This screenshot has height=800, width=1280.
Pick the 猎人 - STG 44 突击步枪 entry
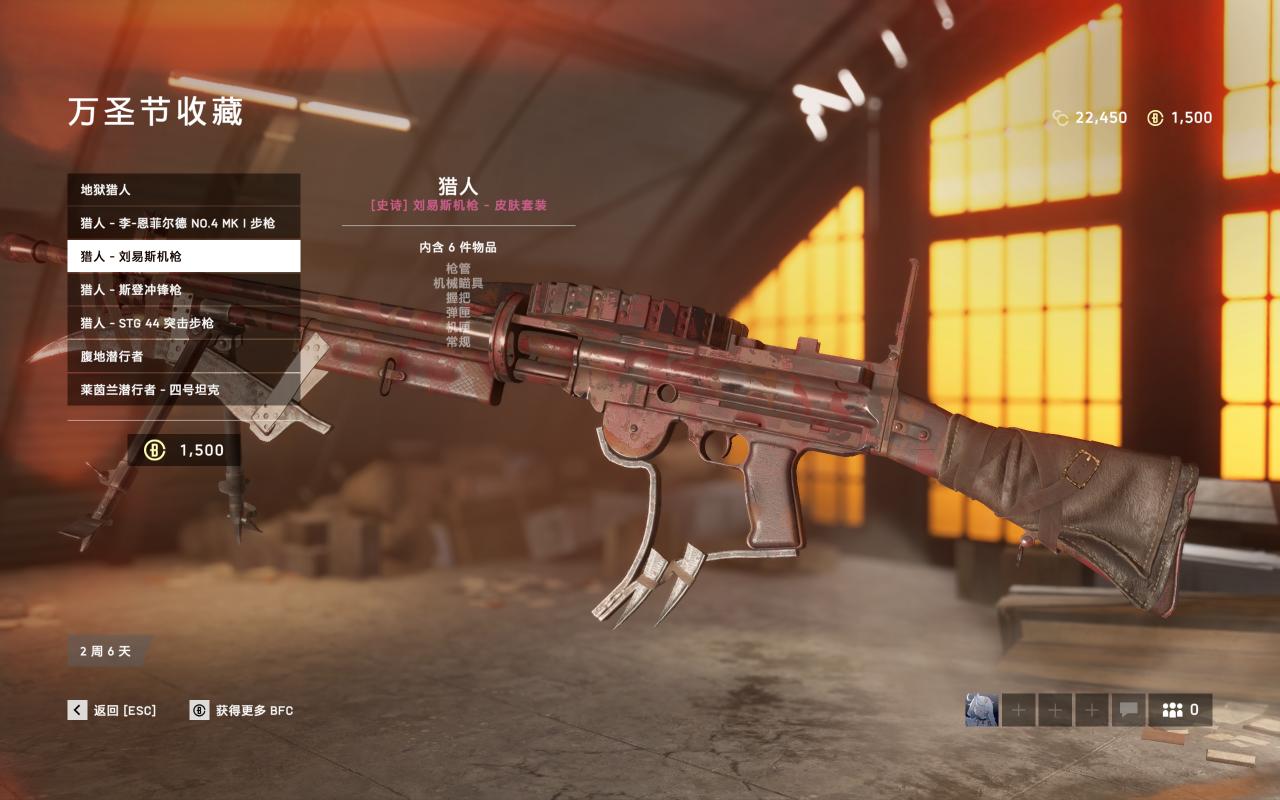click(x=183, y=323)
